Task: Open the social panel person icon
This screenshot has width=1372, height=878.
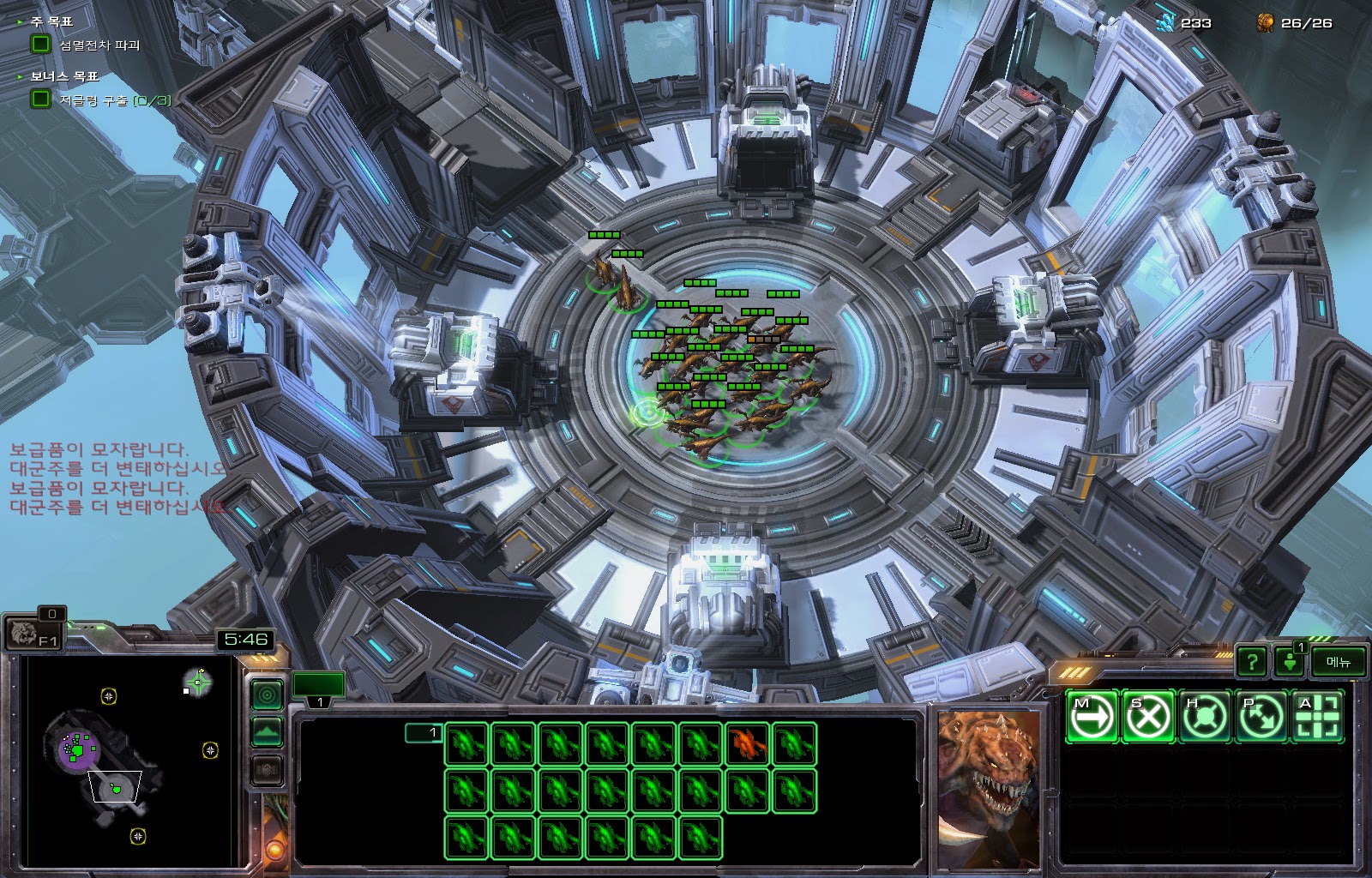Action: click(1289, 661)
